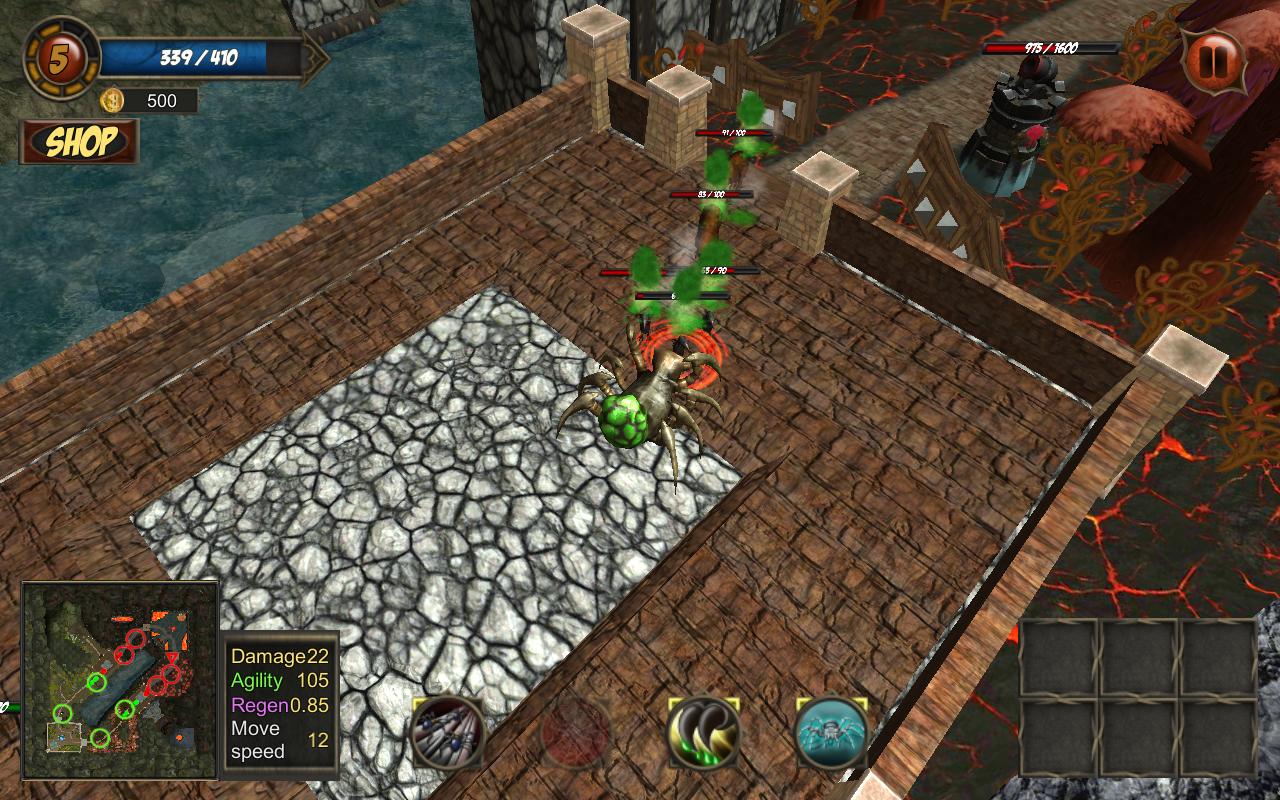Trigger the teal spider summon ability
The image size is (1280, 800).
click(832, 733)
